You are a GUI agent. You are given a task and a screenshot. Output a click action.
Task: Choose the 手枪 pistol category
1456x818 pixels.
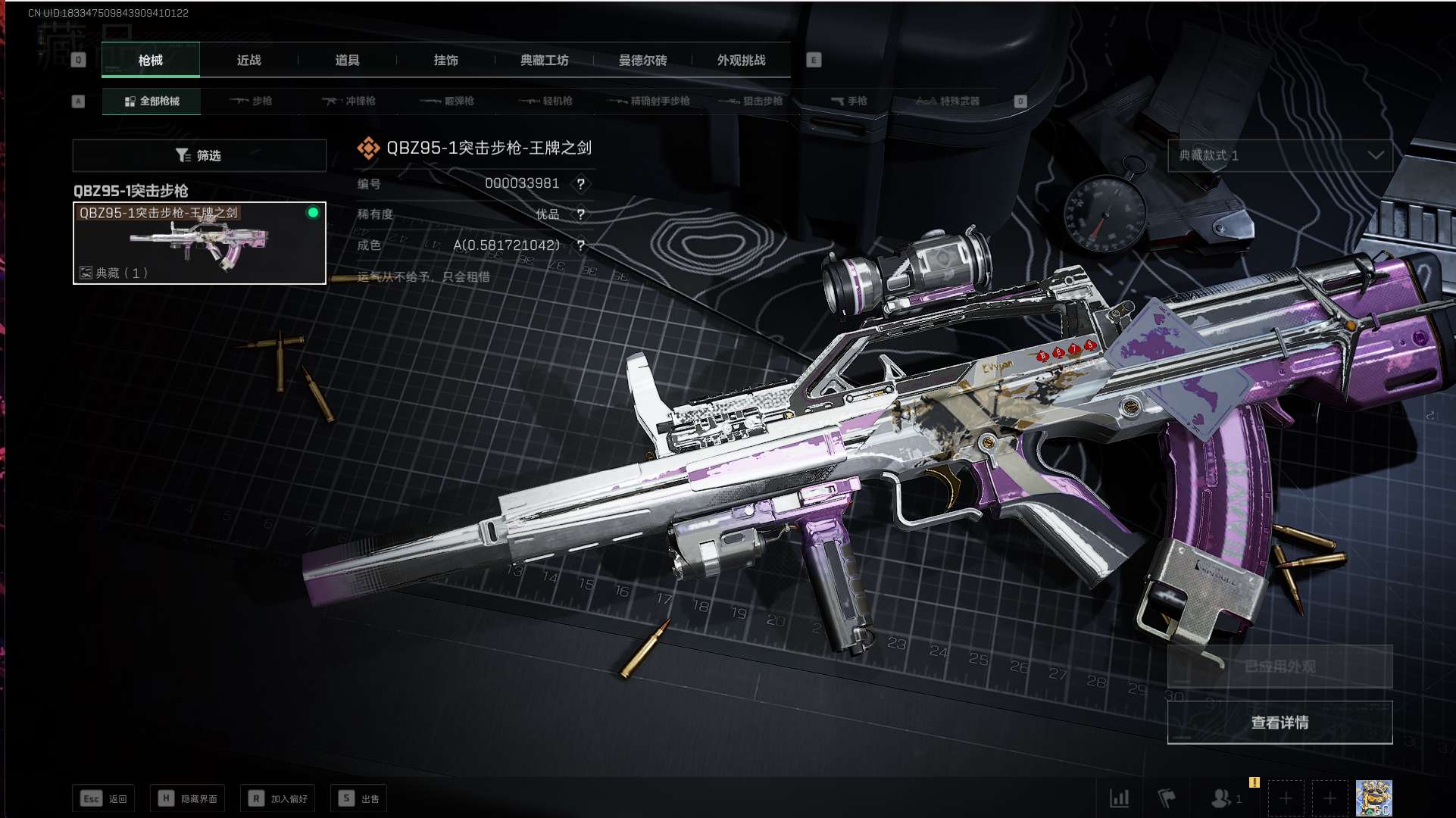point(848,101)
